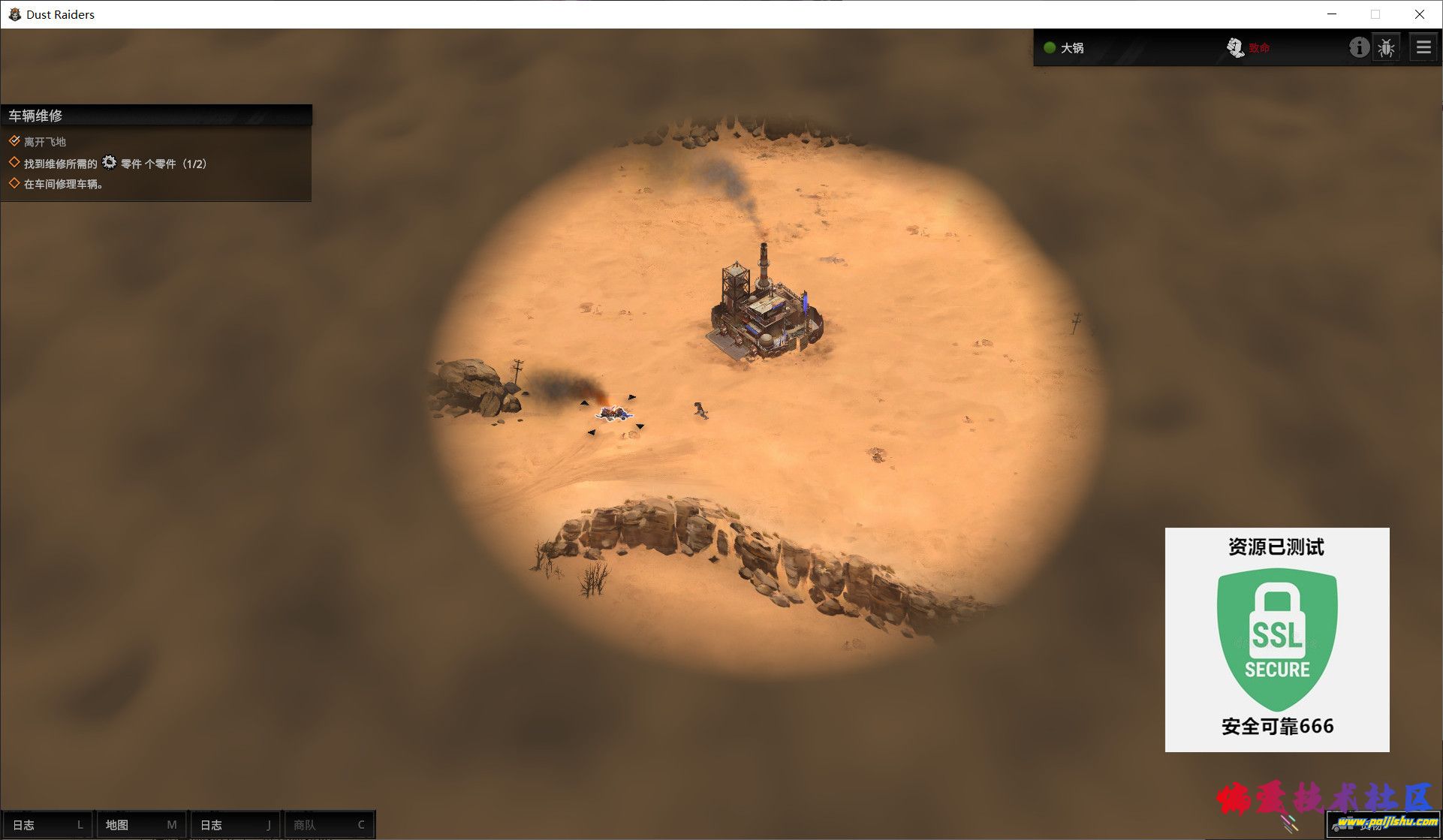Viewport: 1443px width, 840px height.
Task: Minimize the Dust Raiders window
Action: 1332,14
